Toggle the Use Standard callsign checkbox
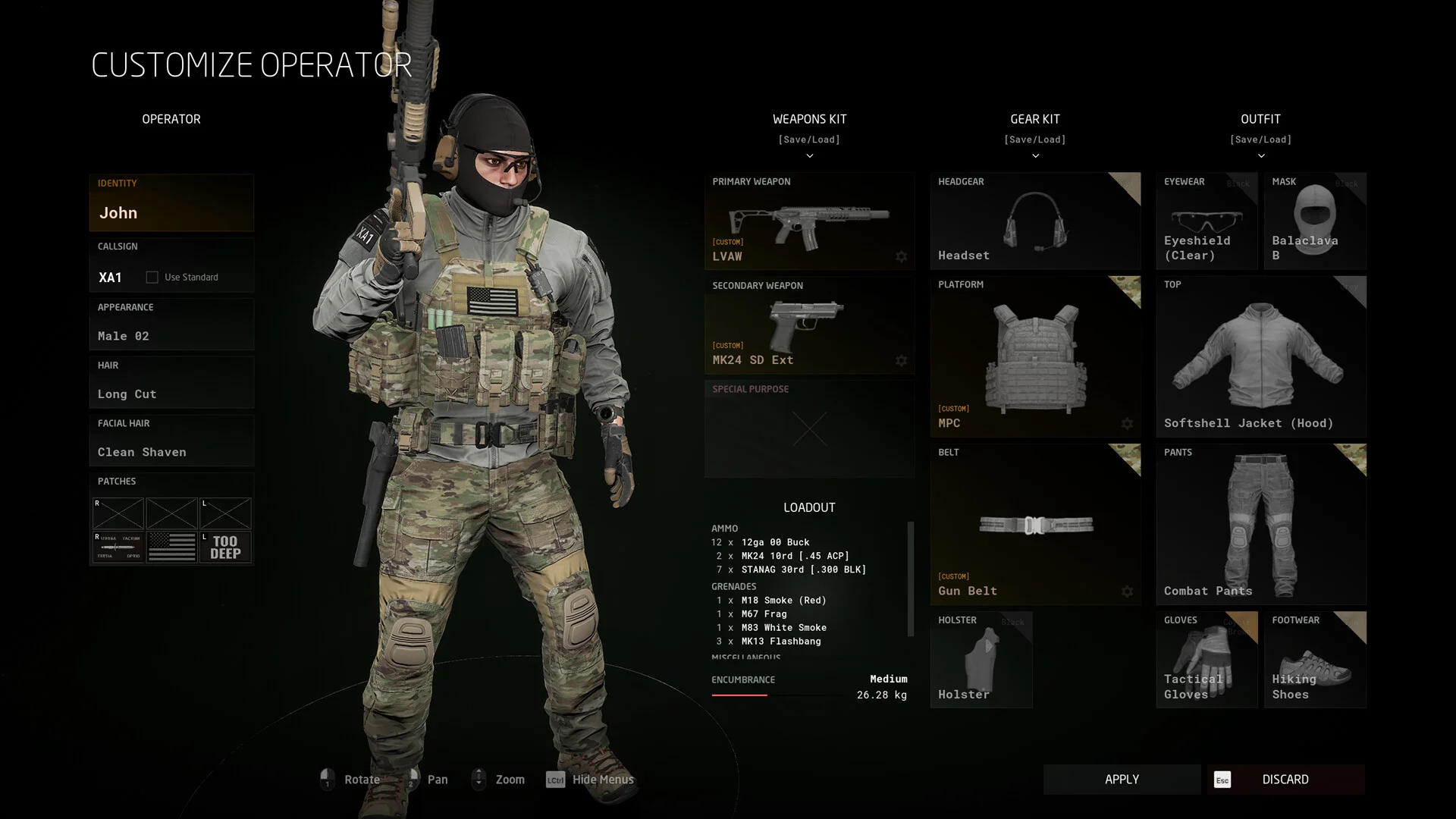This screenshot has height=819, width=1456. 152,278
